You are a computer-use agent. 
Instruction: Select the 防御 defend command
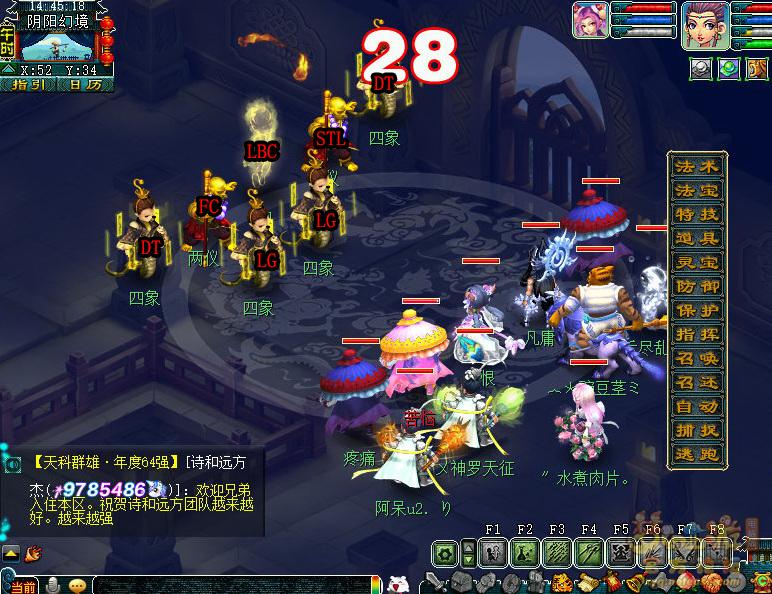click(697, 286)
